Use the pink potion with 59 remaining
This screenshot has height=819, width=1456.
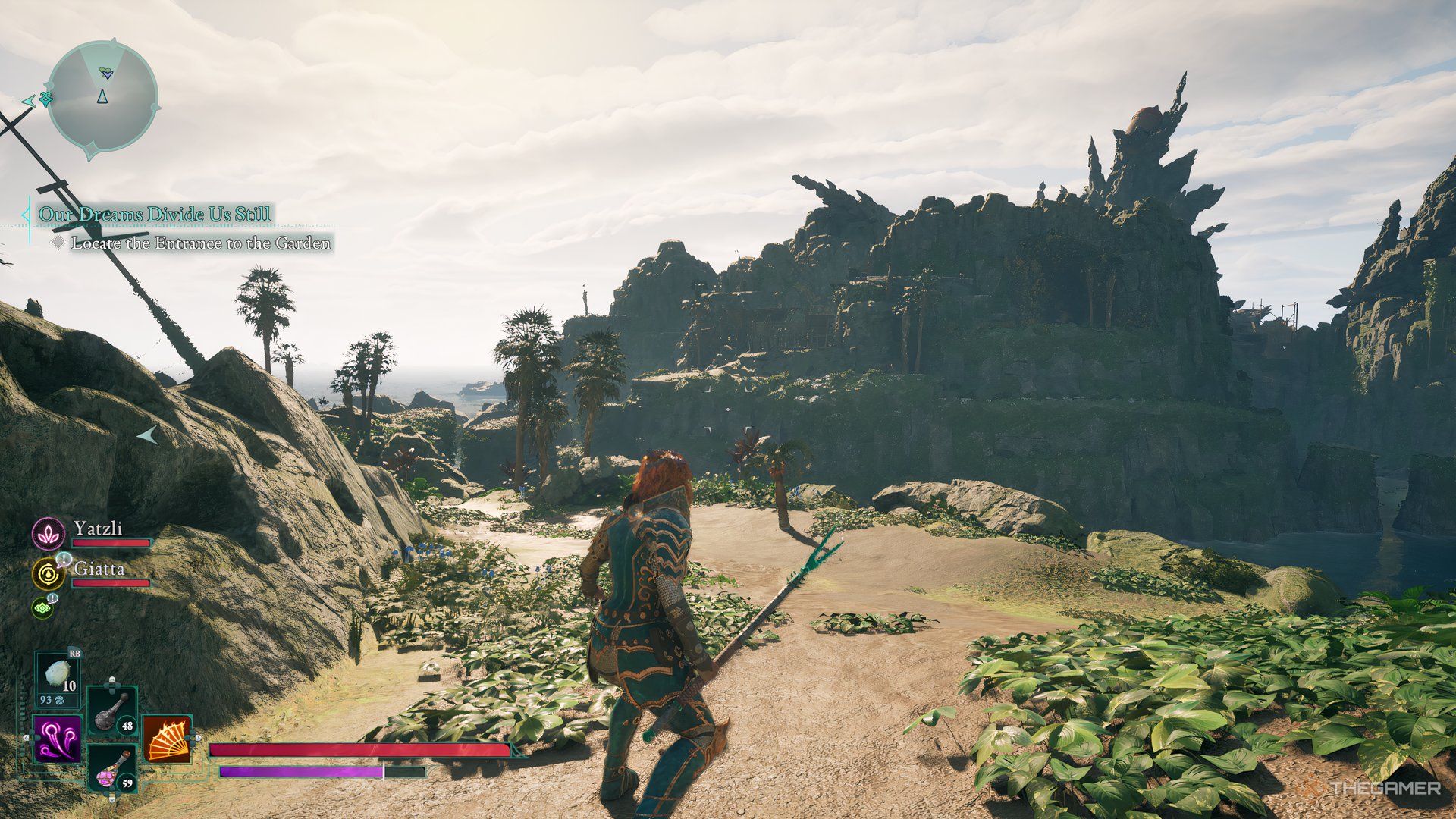112,767
